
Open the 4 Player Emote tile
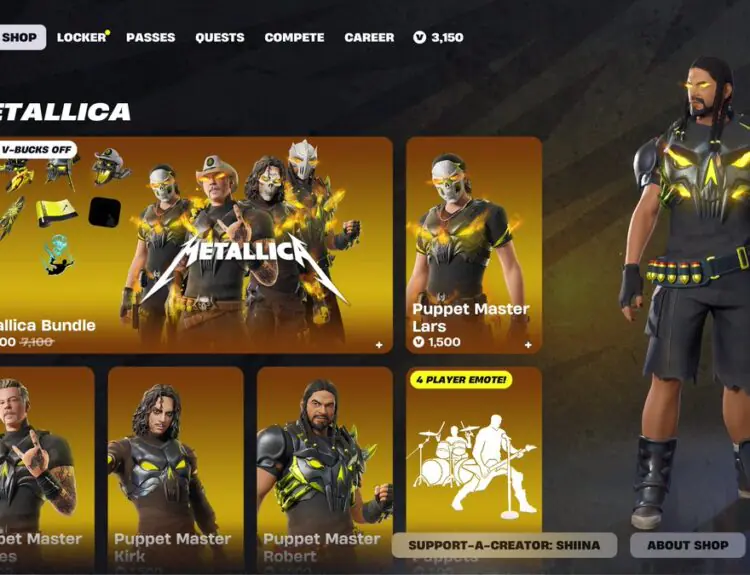474,450
